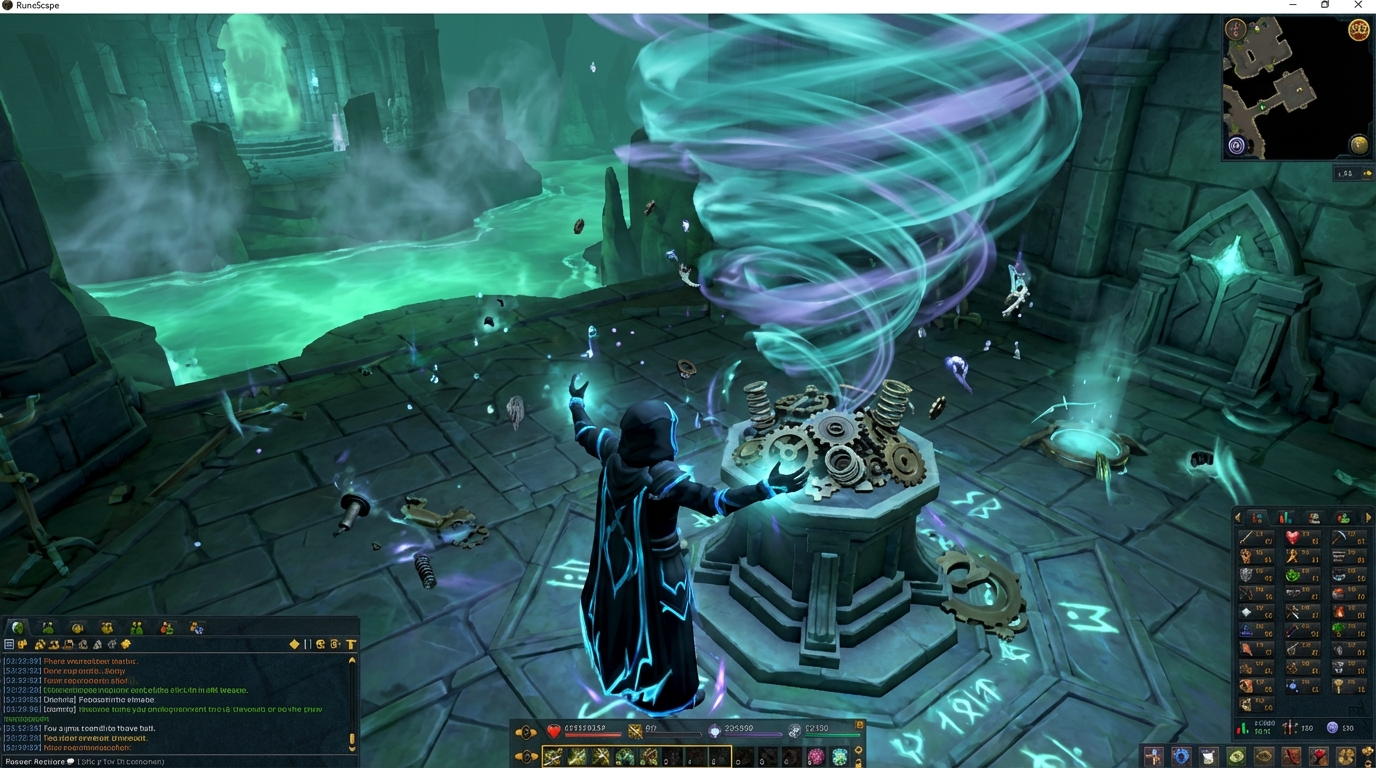Screen dimensions: 1376x768
Task: Click the right chevron beside the side panel tabs
Action: point(1368,516)
